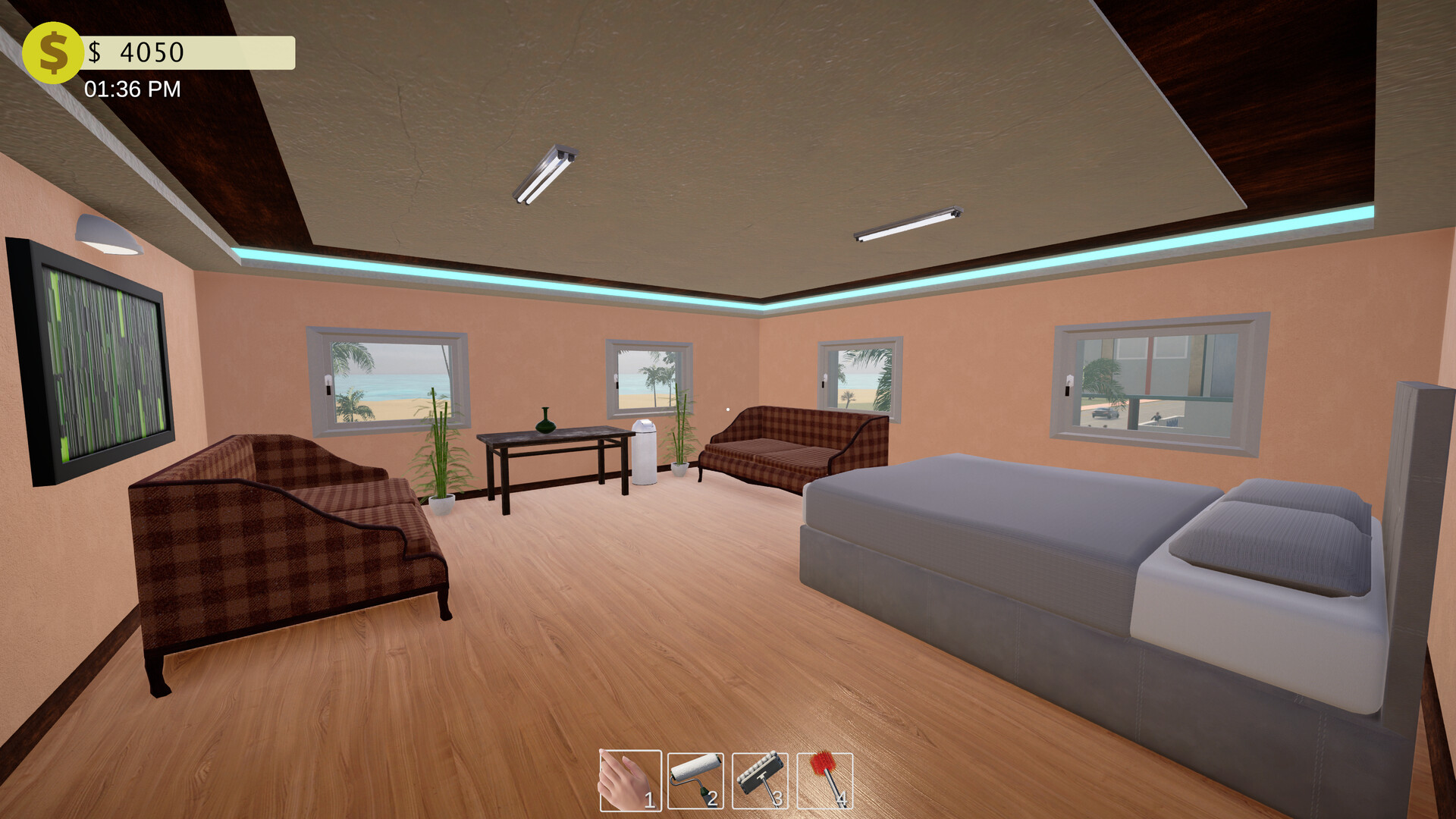Click the 01:36 PM clock display
Screen dimensions: 1456x819
(x=131, y=89)
